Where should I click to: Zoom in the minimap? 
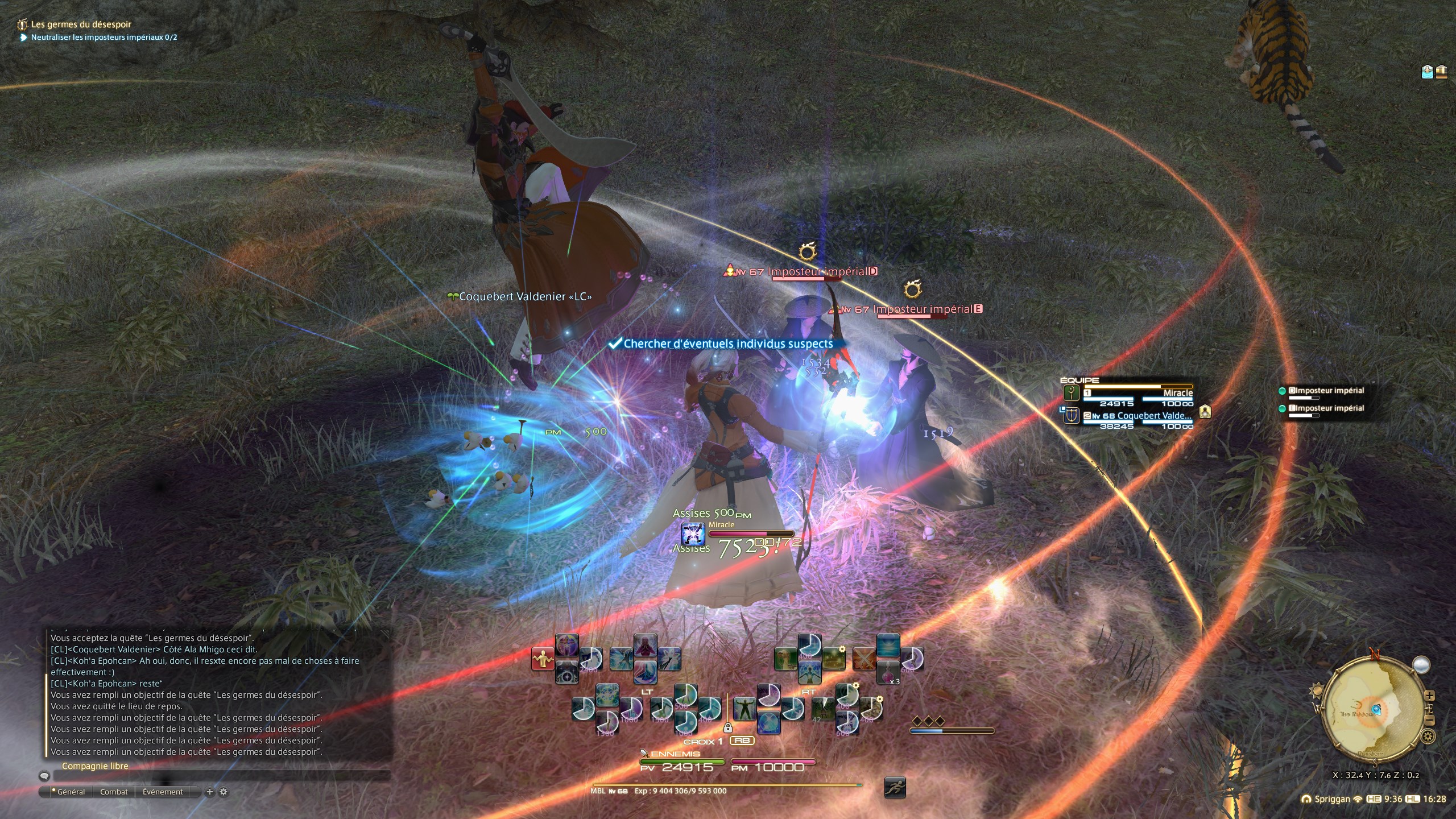[x=1430, y=696]
